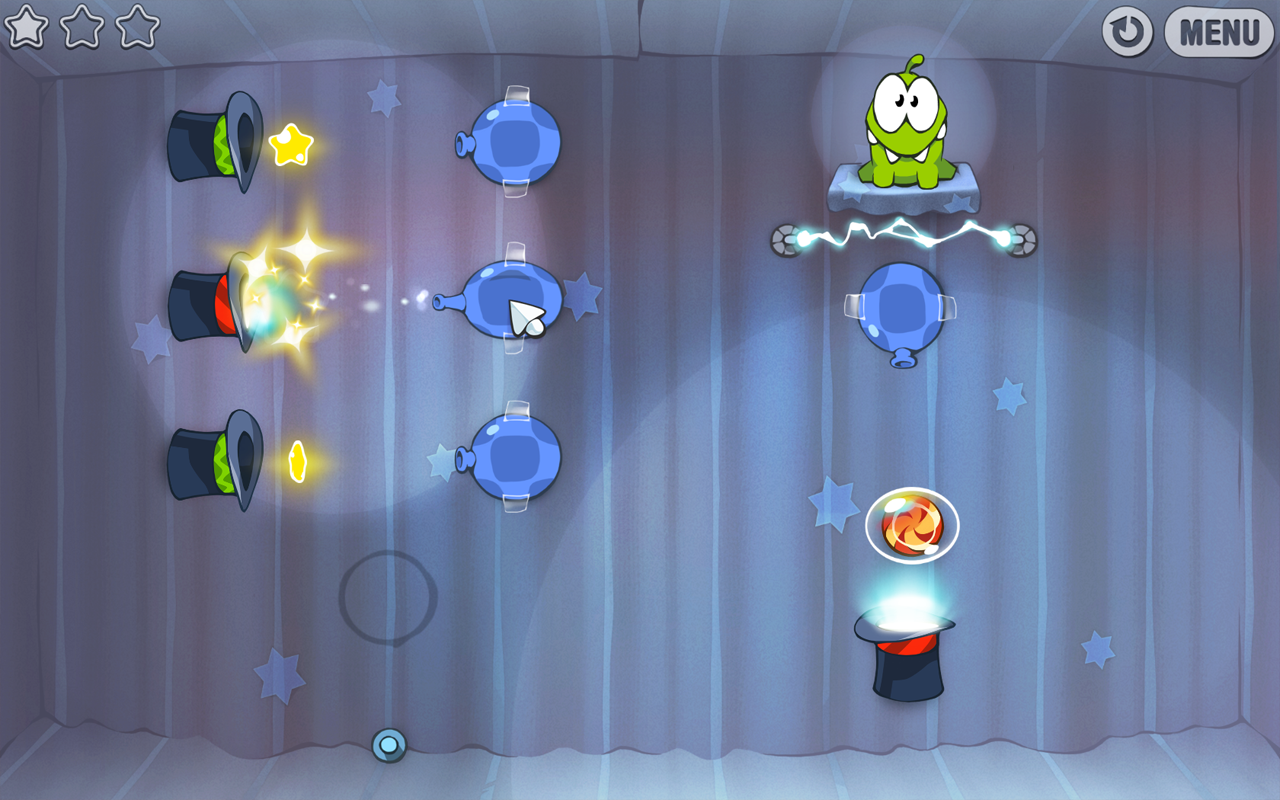Tap the faint circular rope anchor outline
1280x800 pixels.
click(x=389, y=599)
